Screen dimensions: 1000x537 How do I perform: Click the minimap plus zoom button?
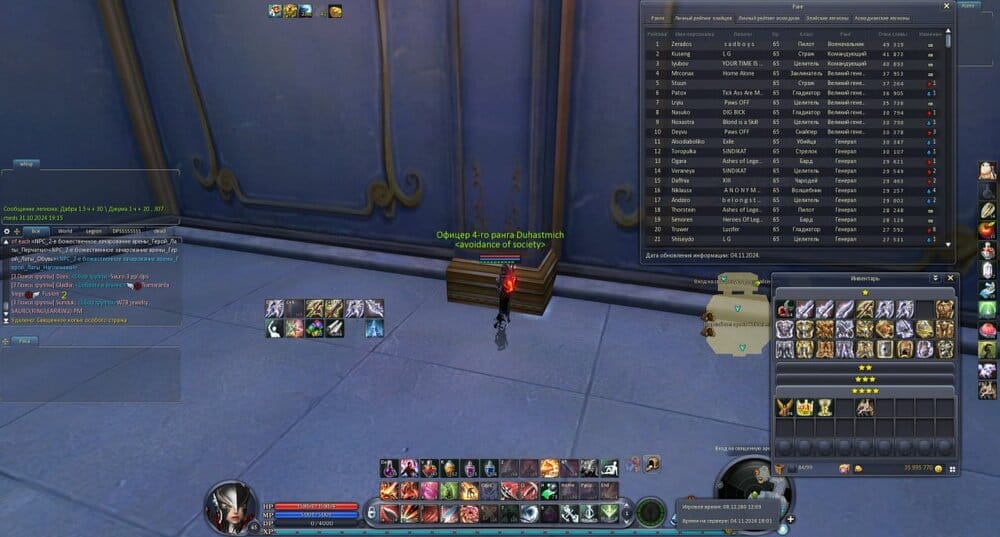[x=791, y=519]
